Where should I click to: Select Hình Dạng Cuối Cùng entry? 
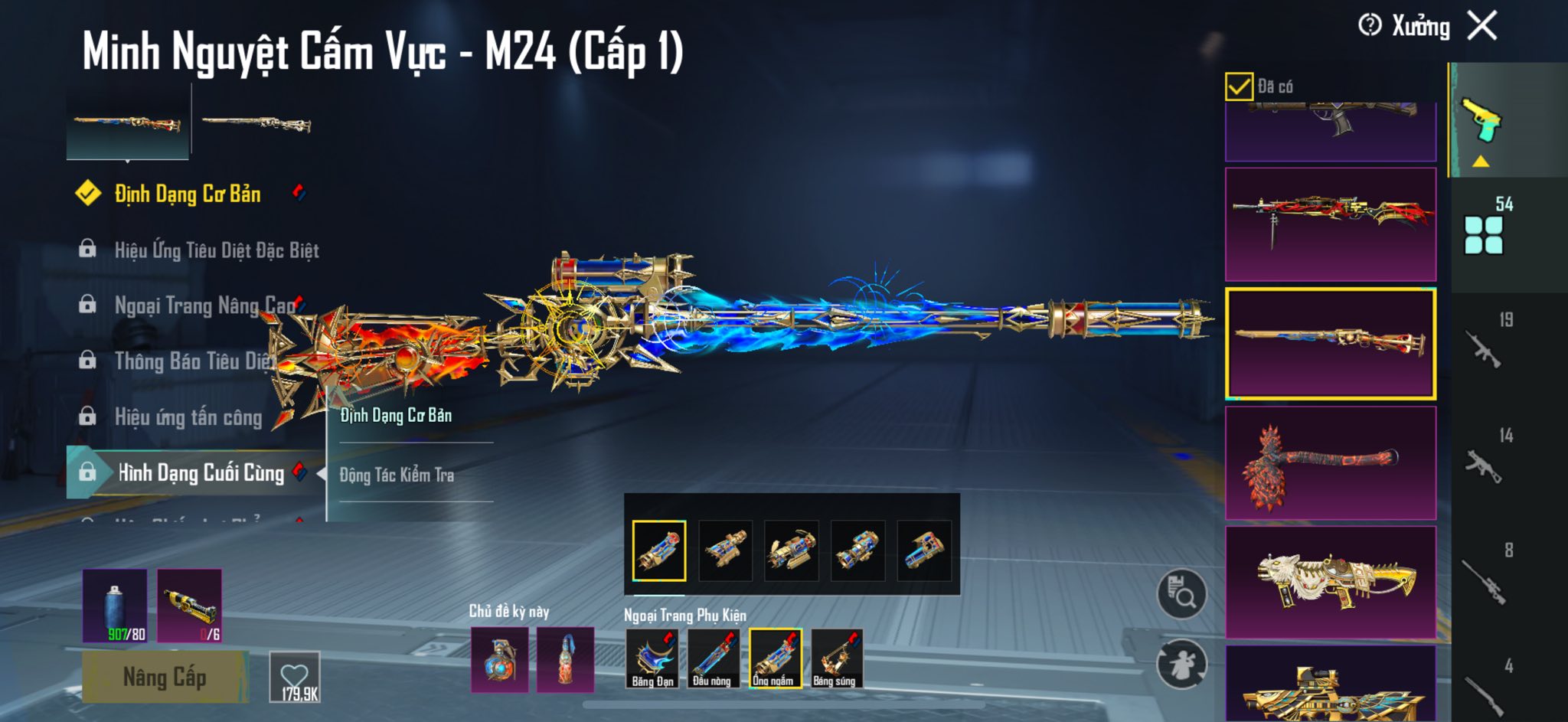(201, 473)
